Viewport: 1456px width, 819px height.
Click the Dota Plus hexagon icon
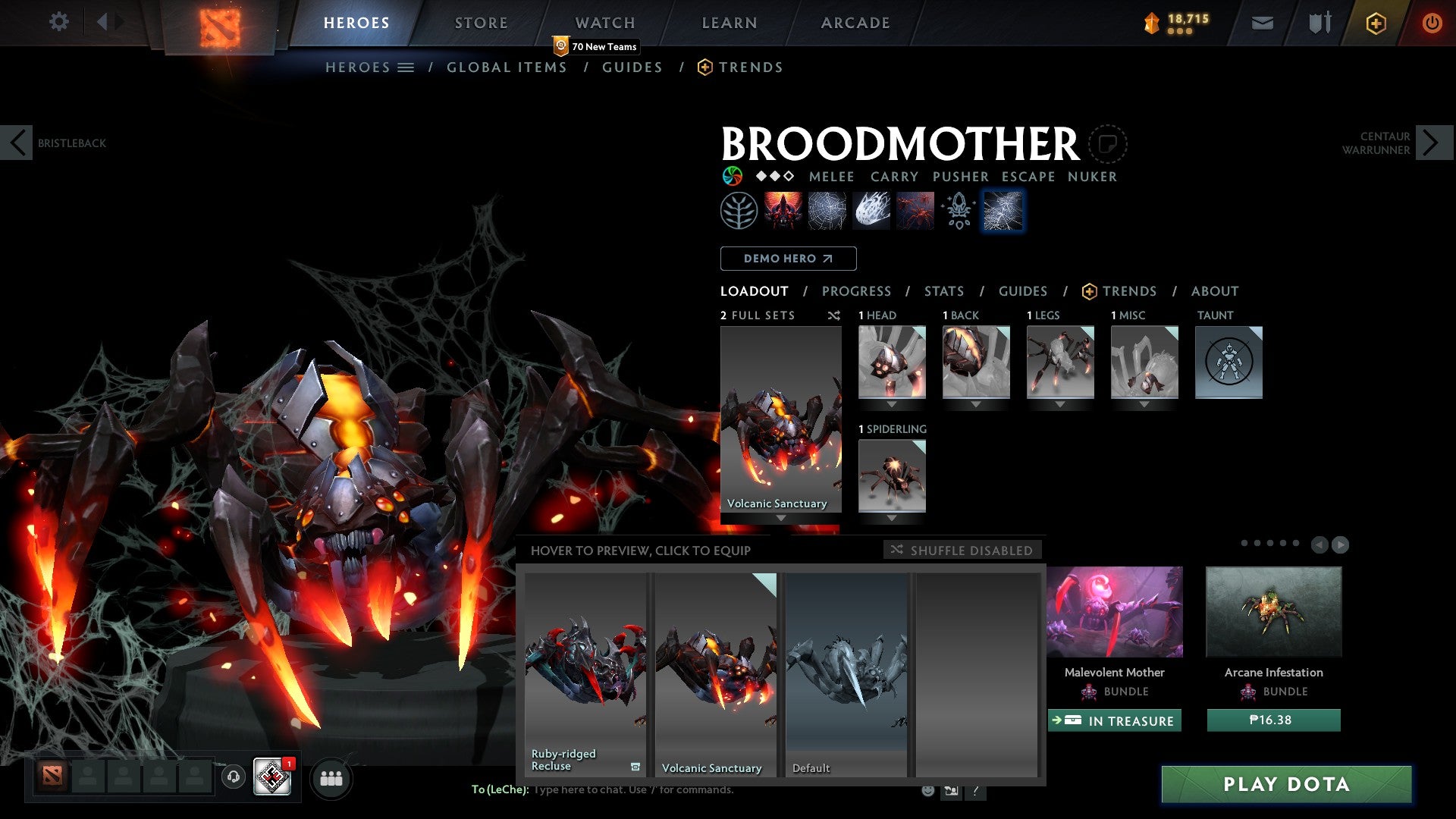tap(1375, 23)
